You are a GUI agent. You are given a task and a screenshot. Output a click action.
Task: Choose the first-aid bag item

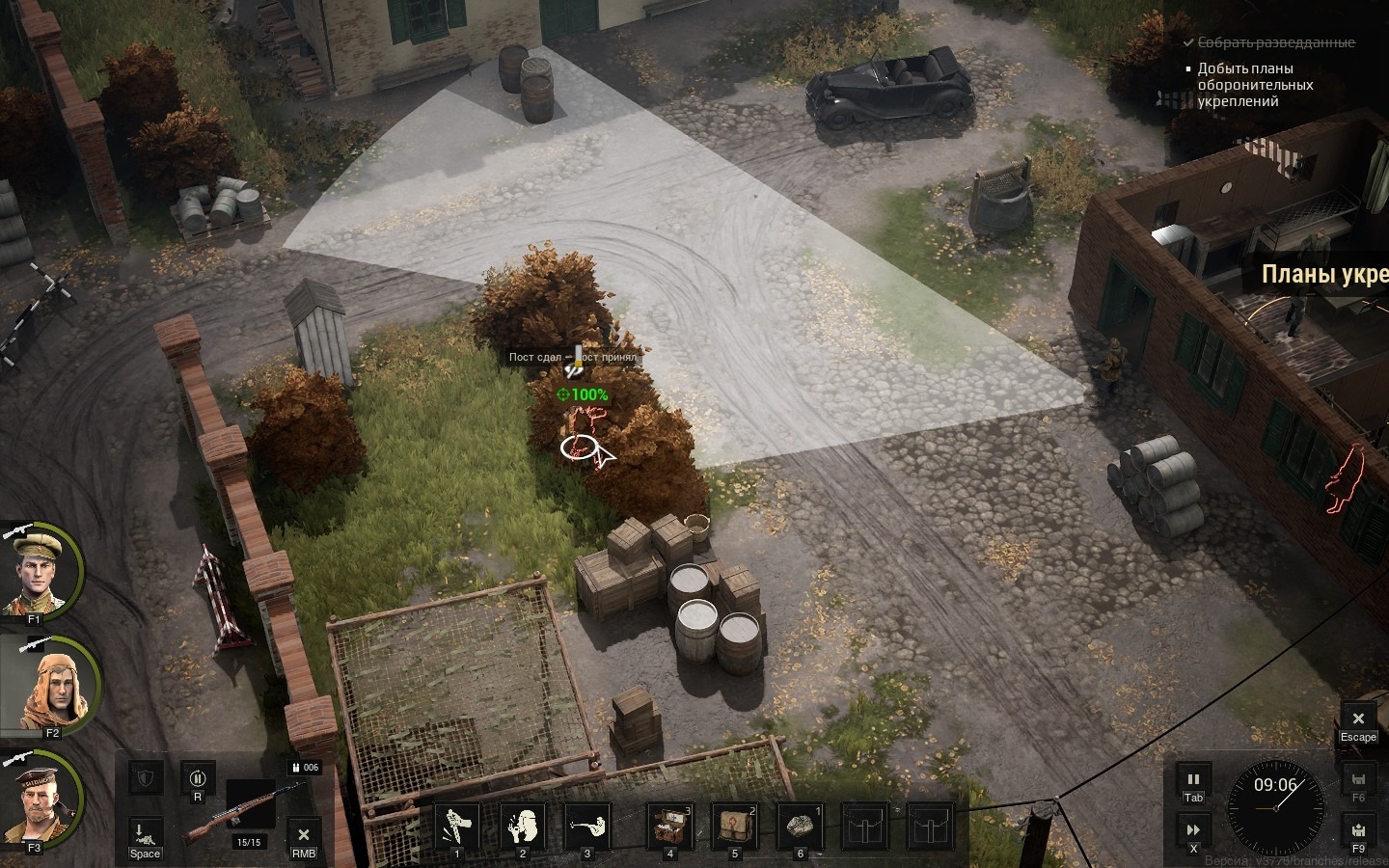point(734,827)
